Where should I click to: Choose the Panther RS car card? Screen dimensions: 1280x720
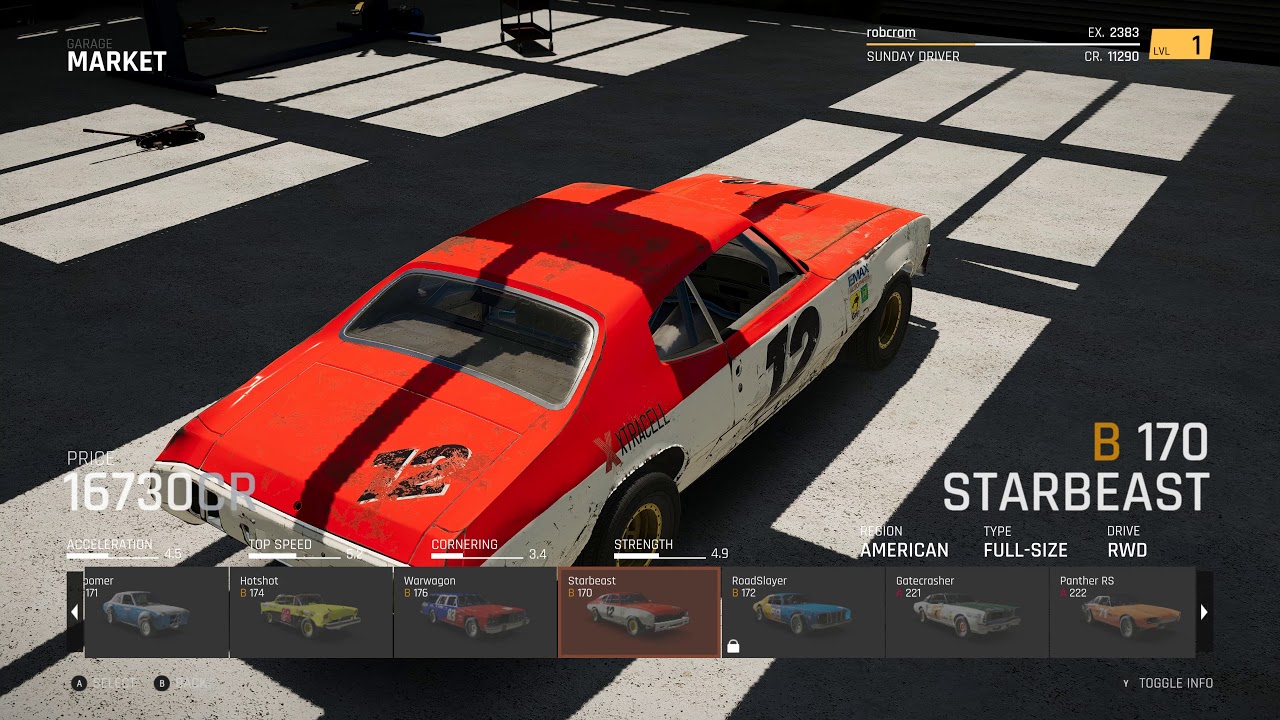pyautogui.click(x=1122, y=612)
